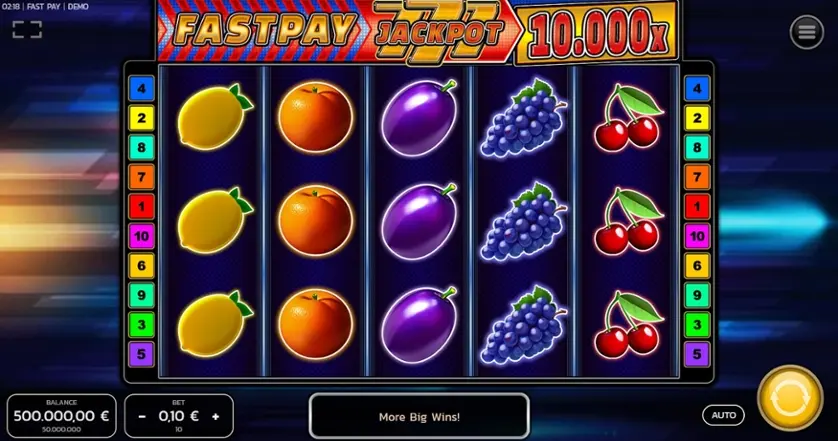Open the hamburger menu

pos(807,33)
